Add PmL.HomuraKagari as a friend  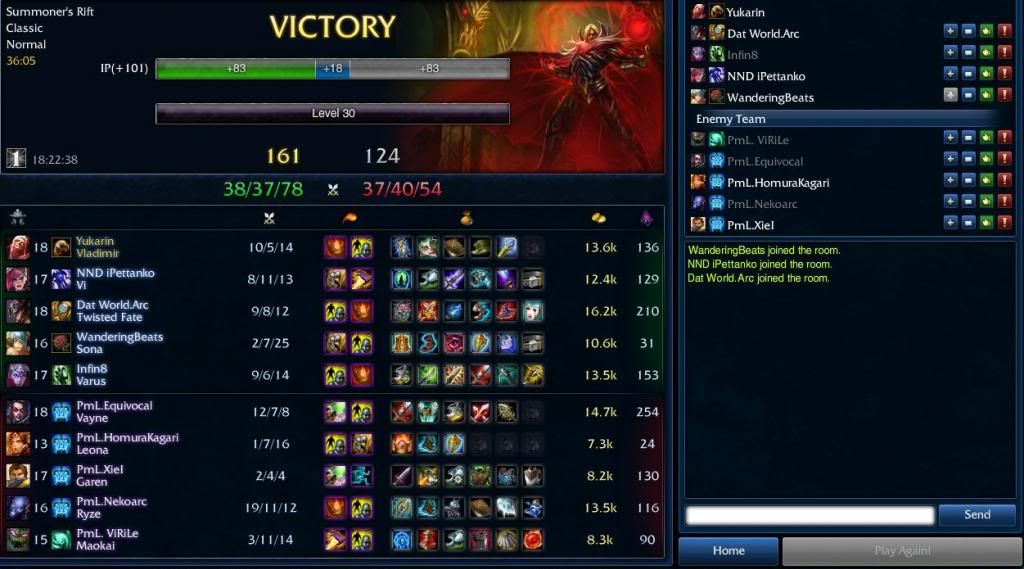950,181
